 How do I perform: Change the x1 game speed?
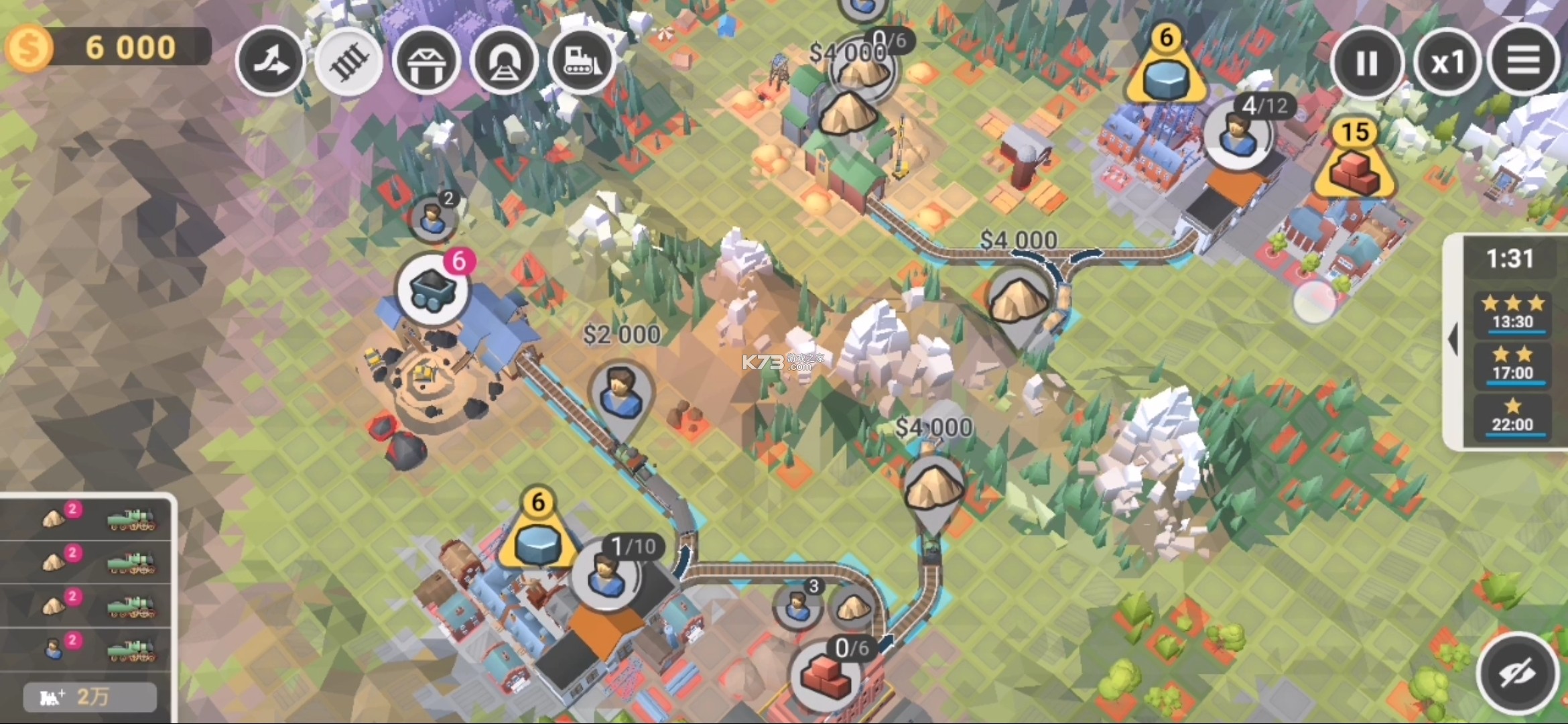[x=1447, y=63]
